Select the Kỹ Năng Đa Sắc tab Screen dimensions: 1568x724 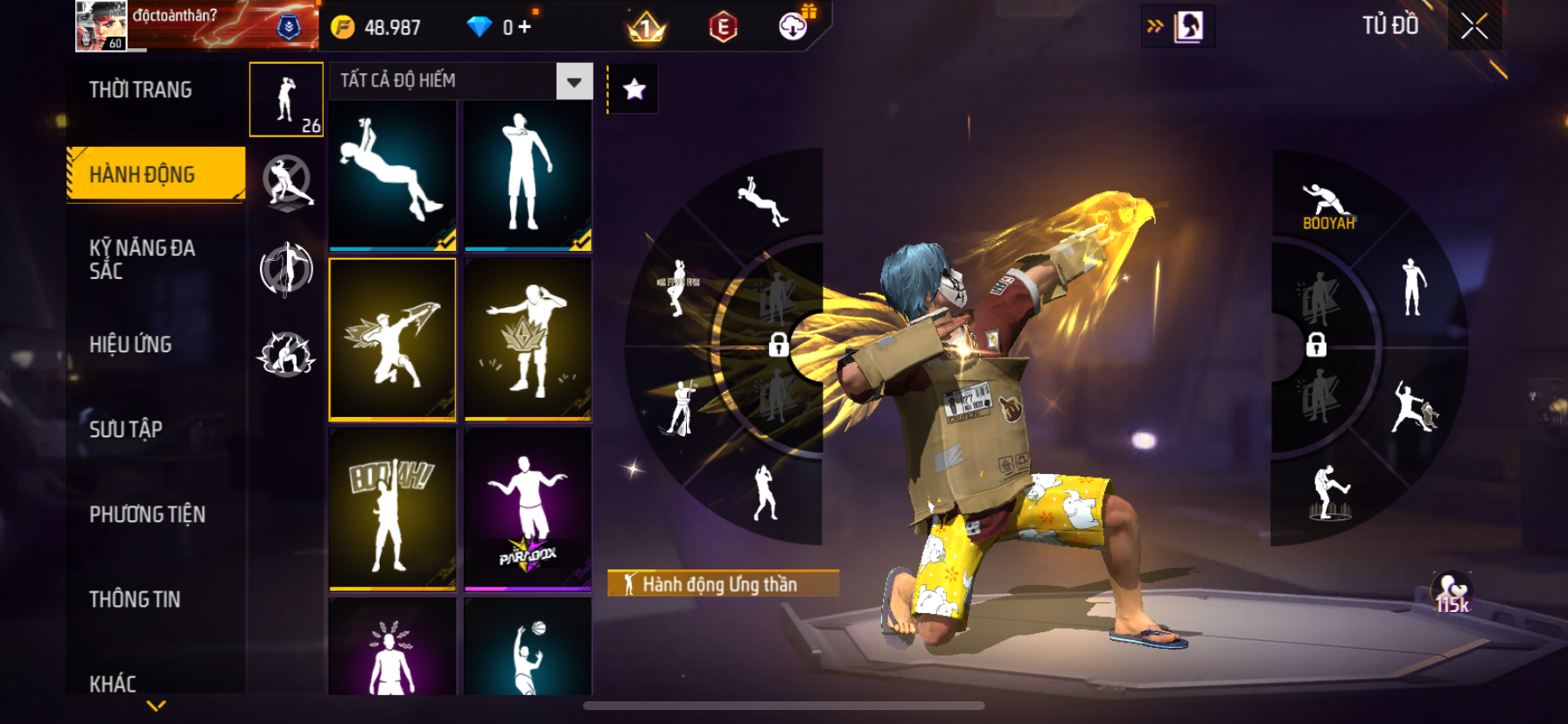tap(143, 260)
